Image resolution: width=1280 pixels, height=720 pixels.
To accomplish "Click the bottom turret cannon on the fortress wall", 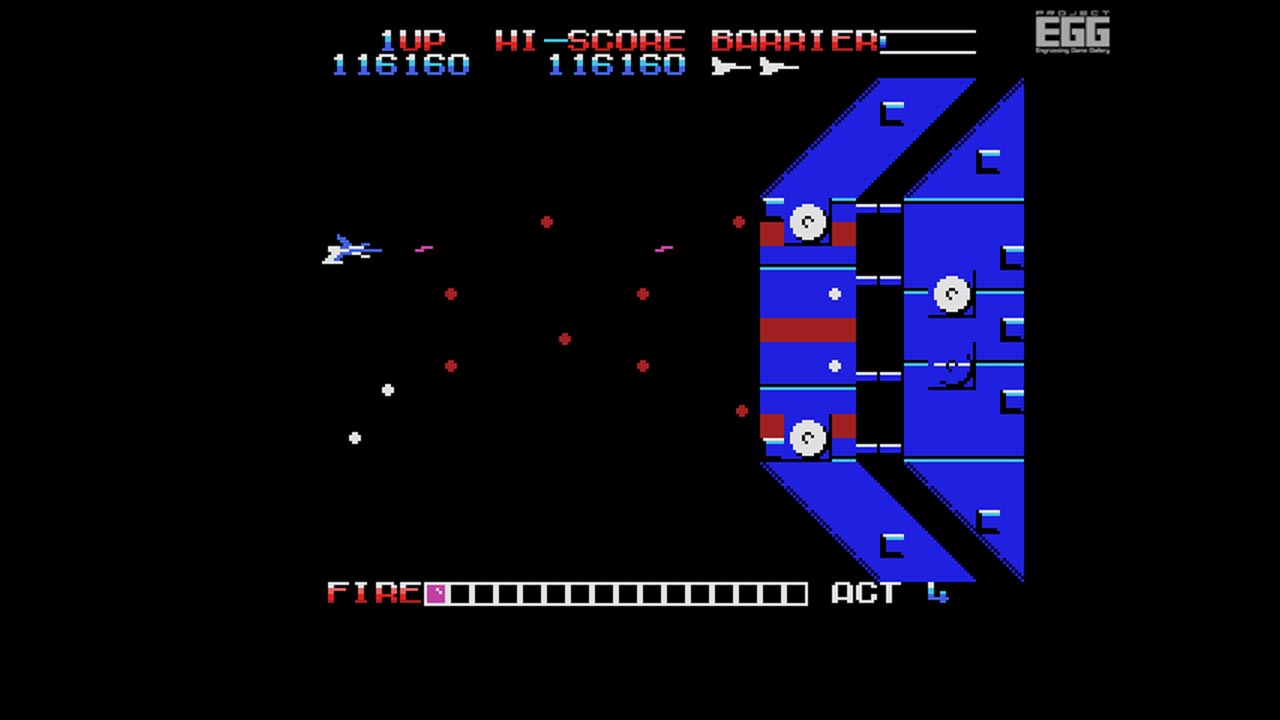I will [806, 435].
